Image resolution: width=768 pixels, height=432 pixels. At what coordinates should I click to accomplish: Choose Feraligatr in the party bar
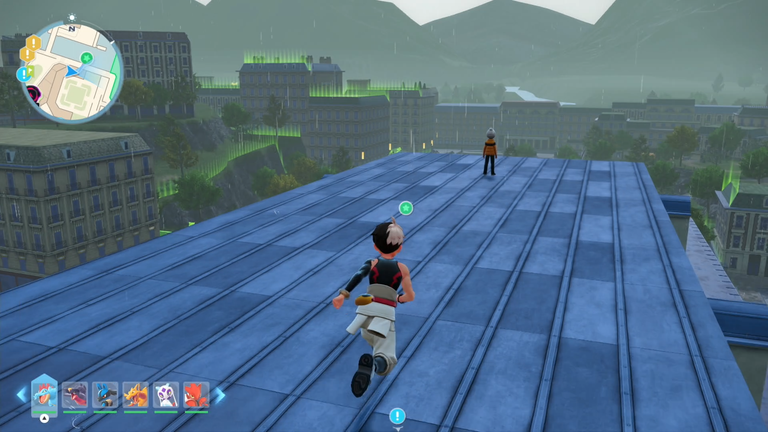point(44,394)
